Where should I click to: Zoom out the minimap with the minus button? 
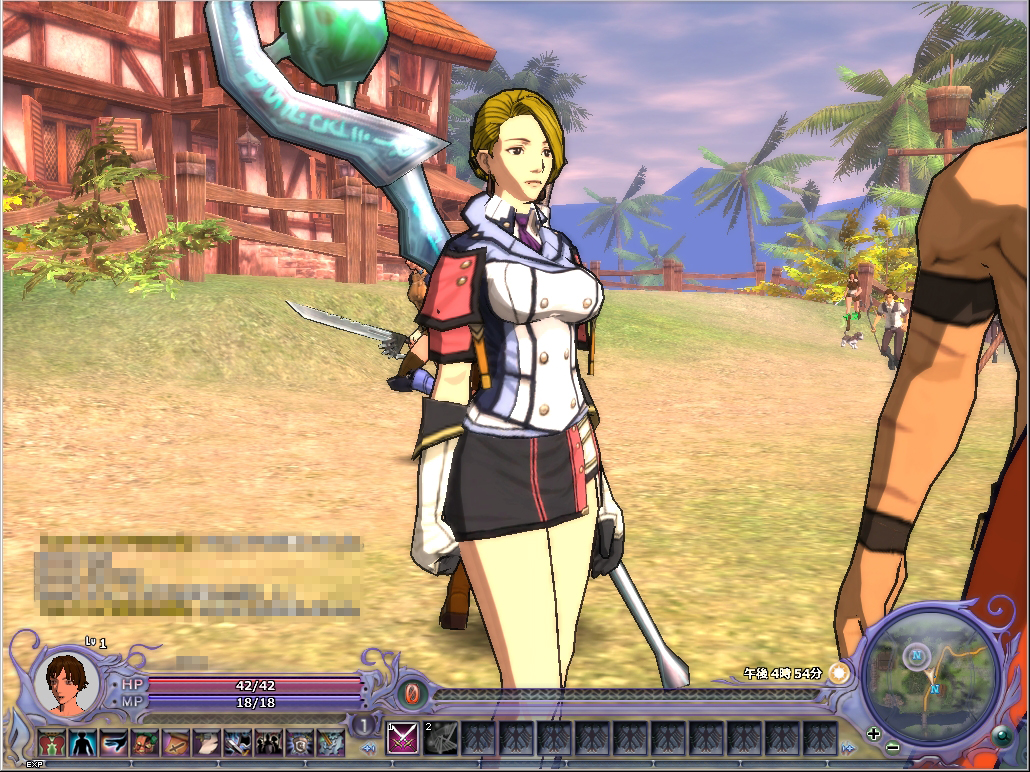[x=892, y=747]
